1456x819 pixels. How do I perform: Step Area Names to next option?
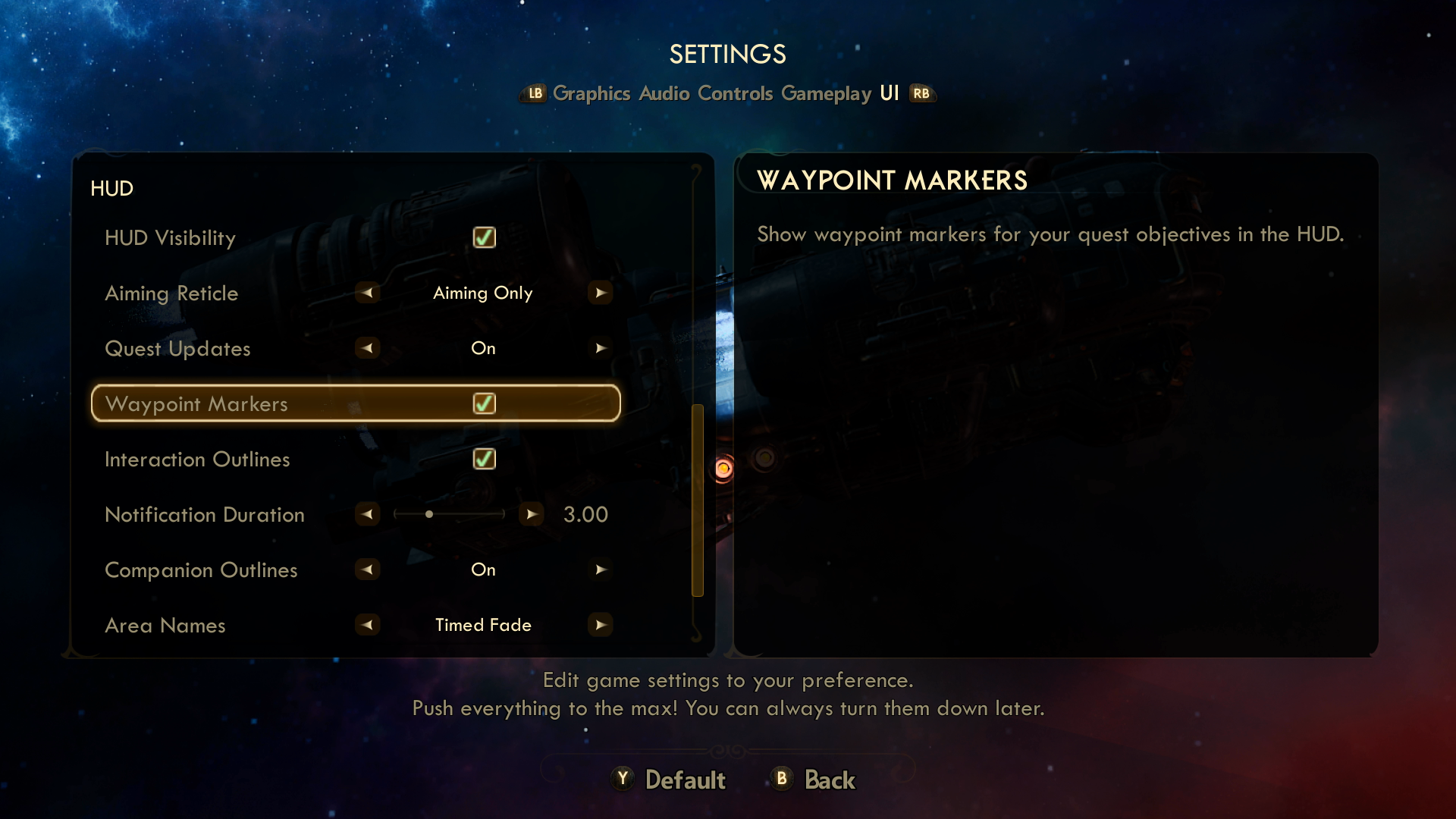pos(601,625)
